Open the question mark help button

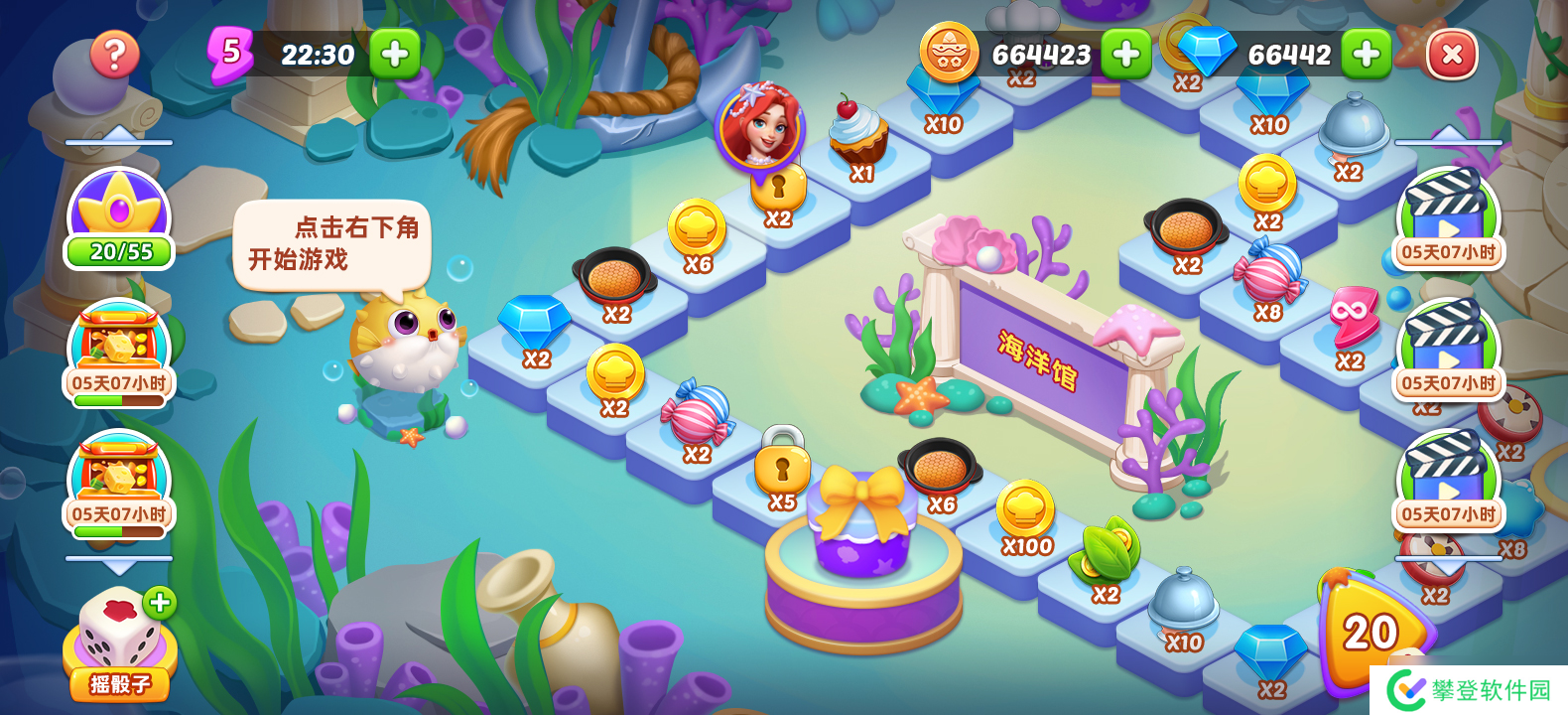click(114, 55)
